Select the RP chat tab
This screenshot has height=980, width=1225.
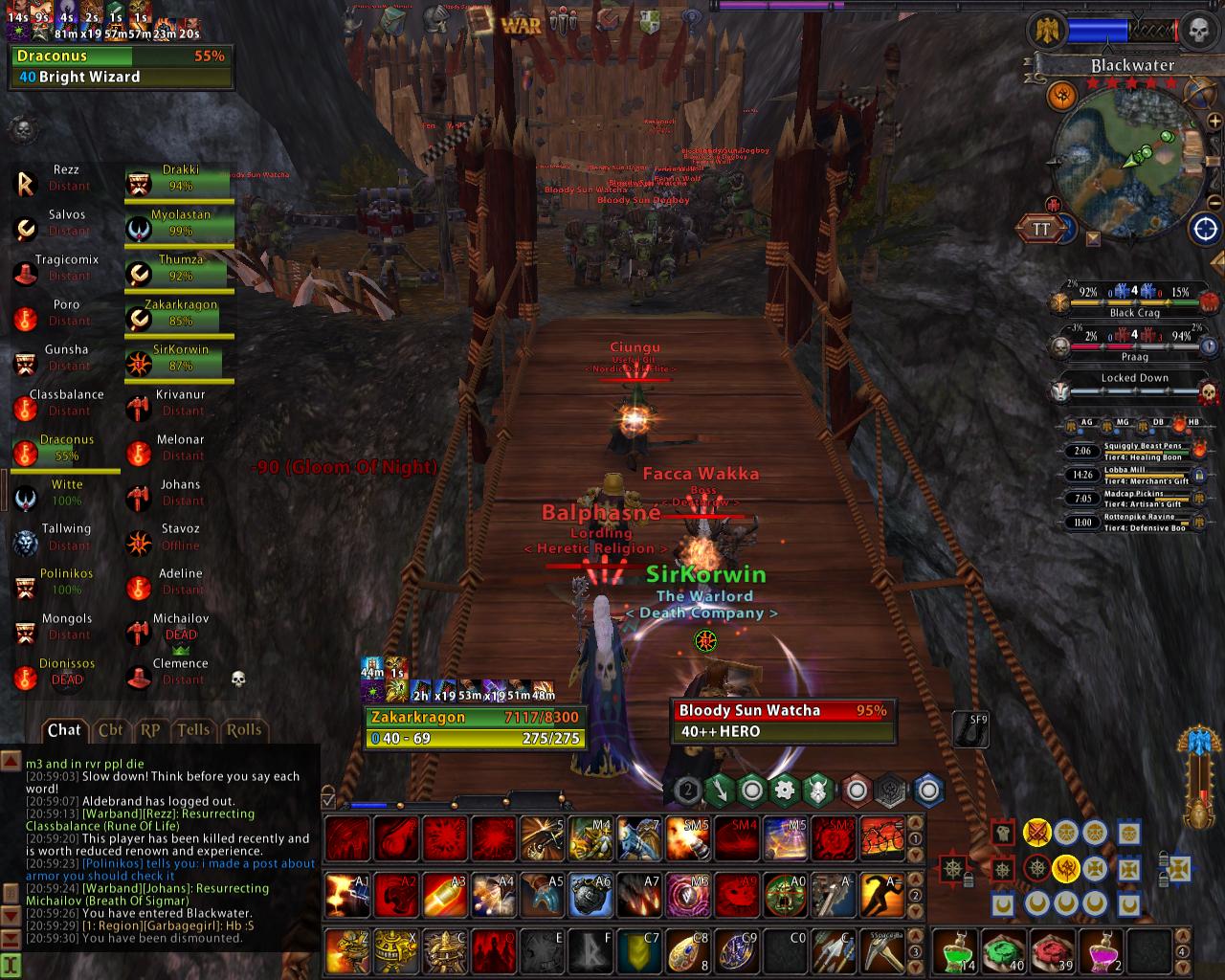click(x=150, y=730)
